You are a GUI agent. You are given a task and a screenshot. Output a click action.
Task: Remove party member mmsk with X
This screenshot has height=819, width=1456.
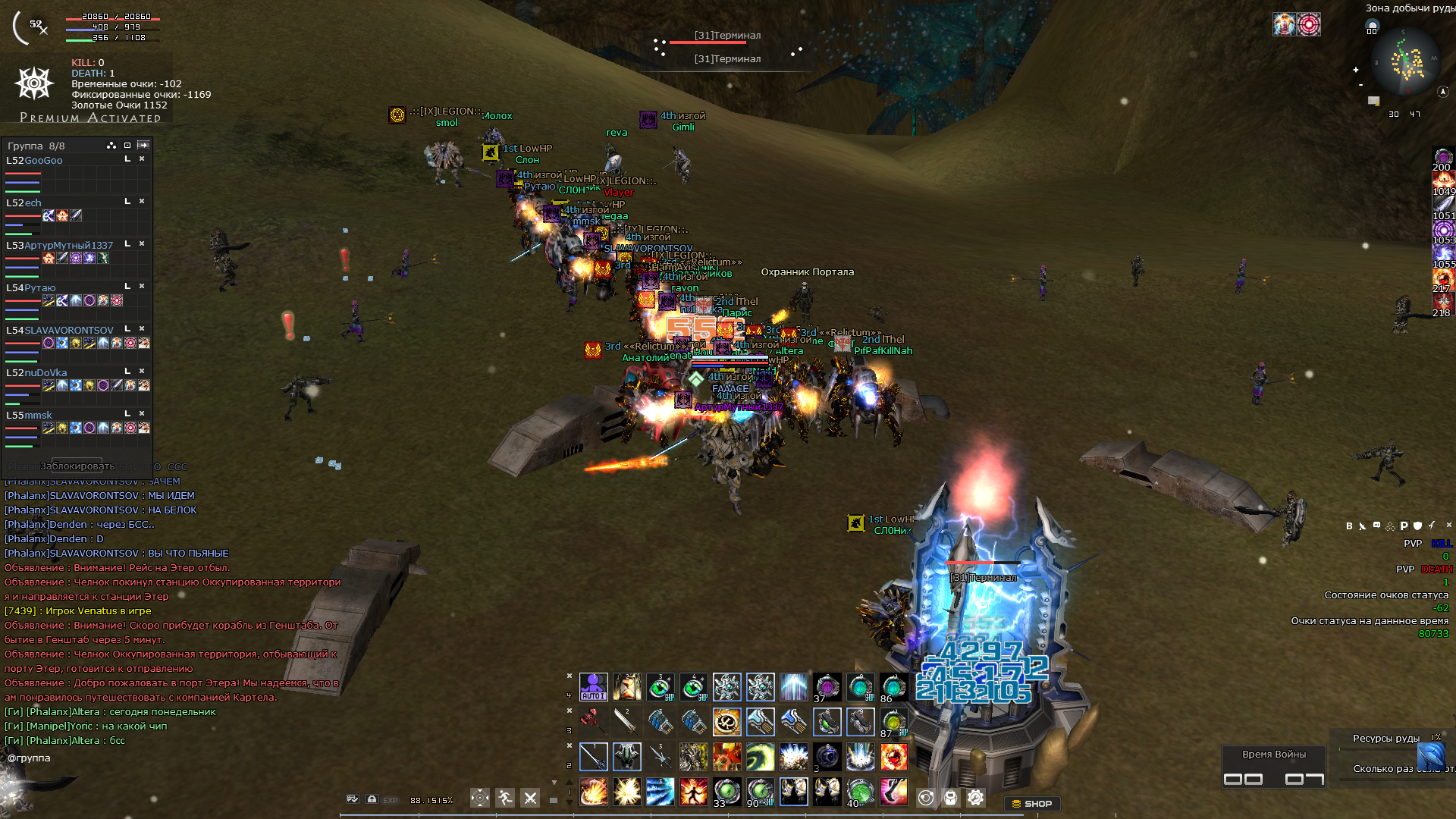142,414
